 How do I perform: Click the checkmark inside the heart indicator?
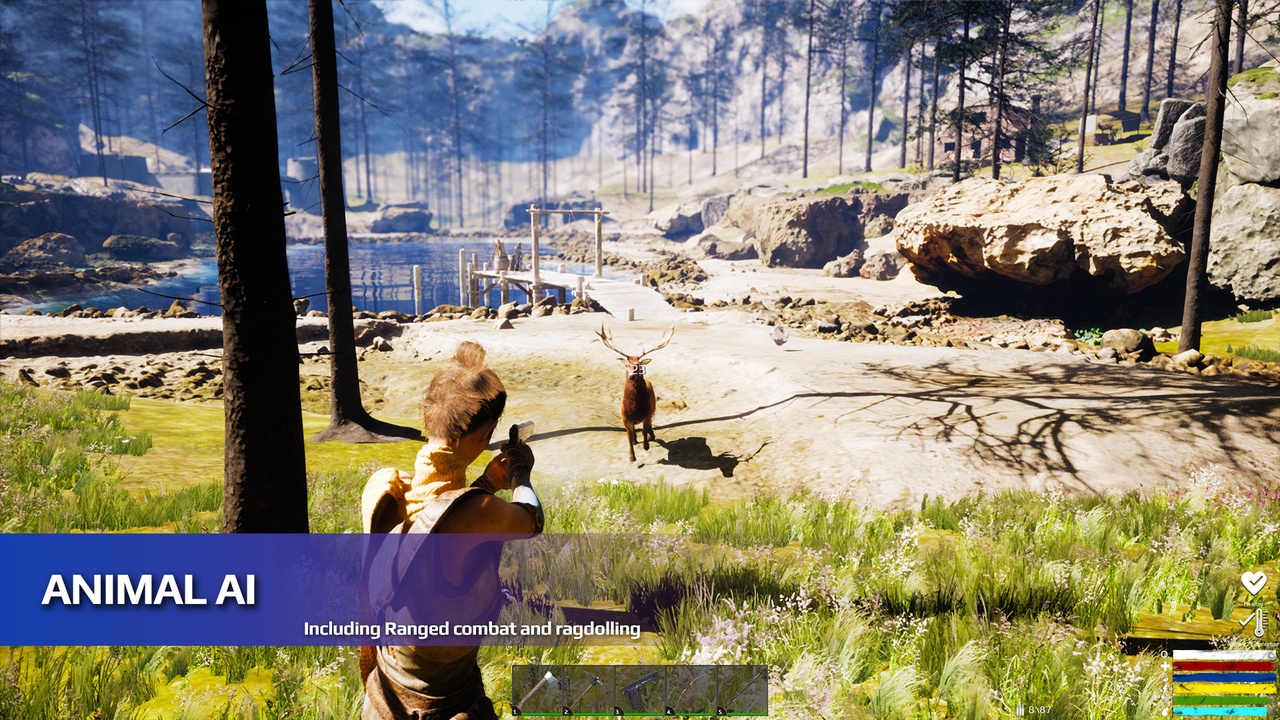(x=1254, y=581)
